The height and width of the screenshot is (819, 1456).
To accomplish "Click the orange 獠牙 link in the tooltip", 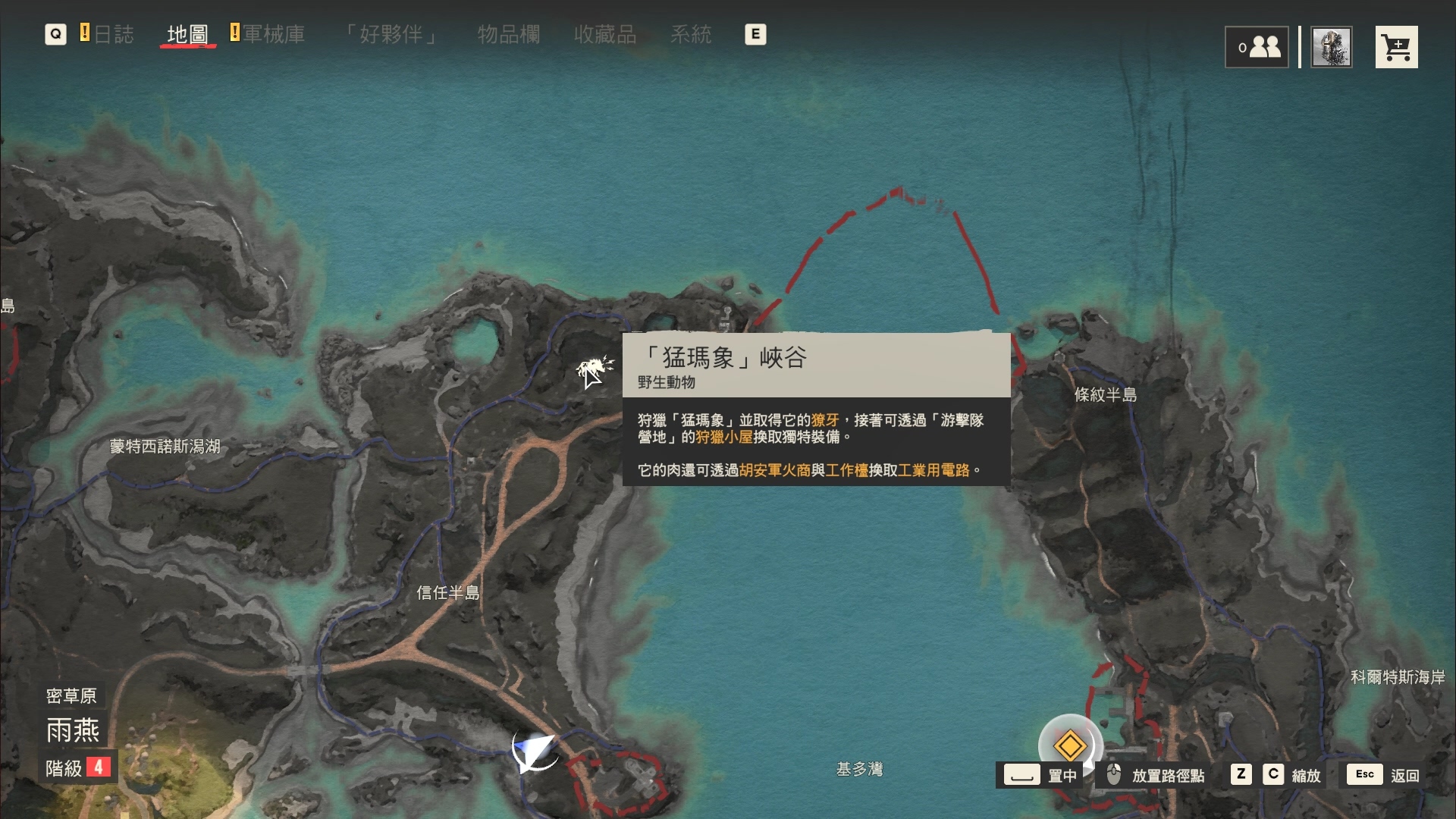I will [x=827, y=419].
